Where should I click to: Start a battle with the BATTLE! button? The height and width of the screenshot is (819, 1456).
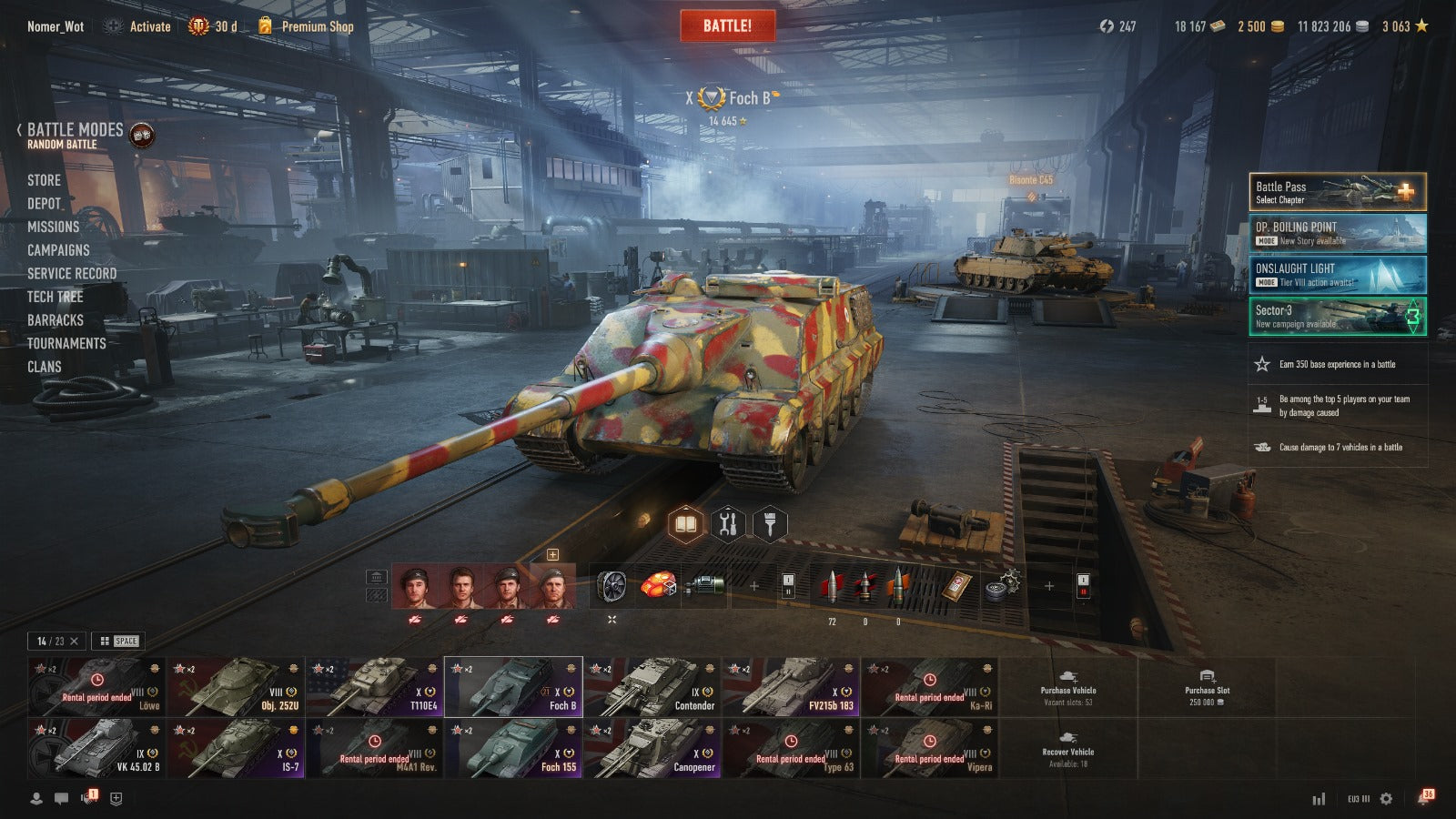[x=727, y=25]
